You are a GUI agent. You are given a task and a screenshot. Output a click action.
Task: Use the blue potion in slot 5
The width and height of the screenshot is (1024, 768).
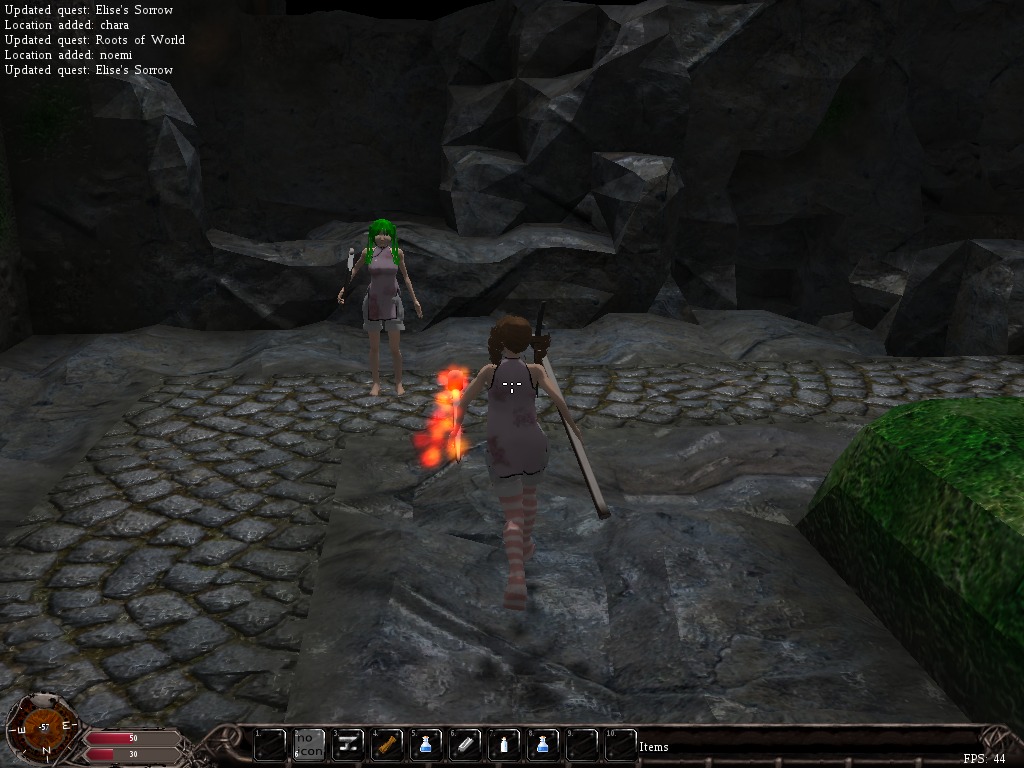point(427,744)
